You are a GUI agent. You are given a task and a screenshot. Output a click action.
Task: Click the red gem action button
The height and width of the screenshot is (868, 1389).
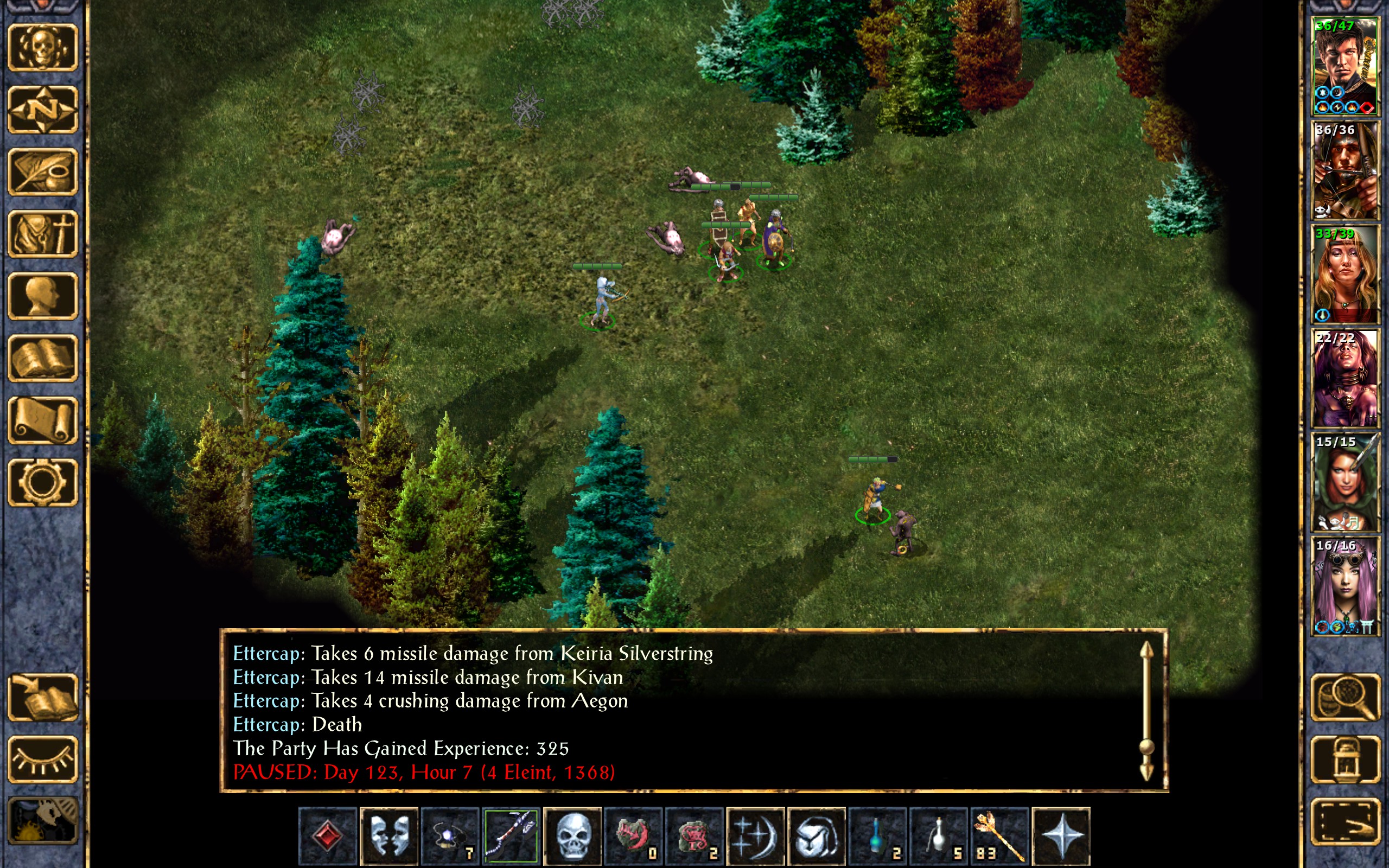[328, 836]
